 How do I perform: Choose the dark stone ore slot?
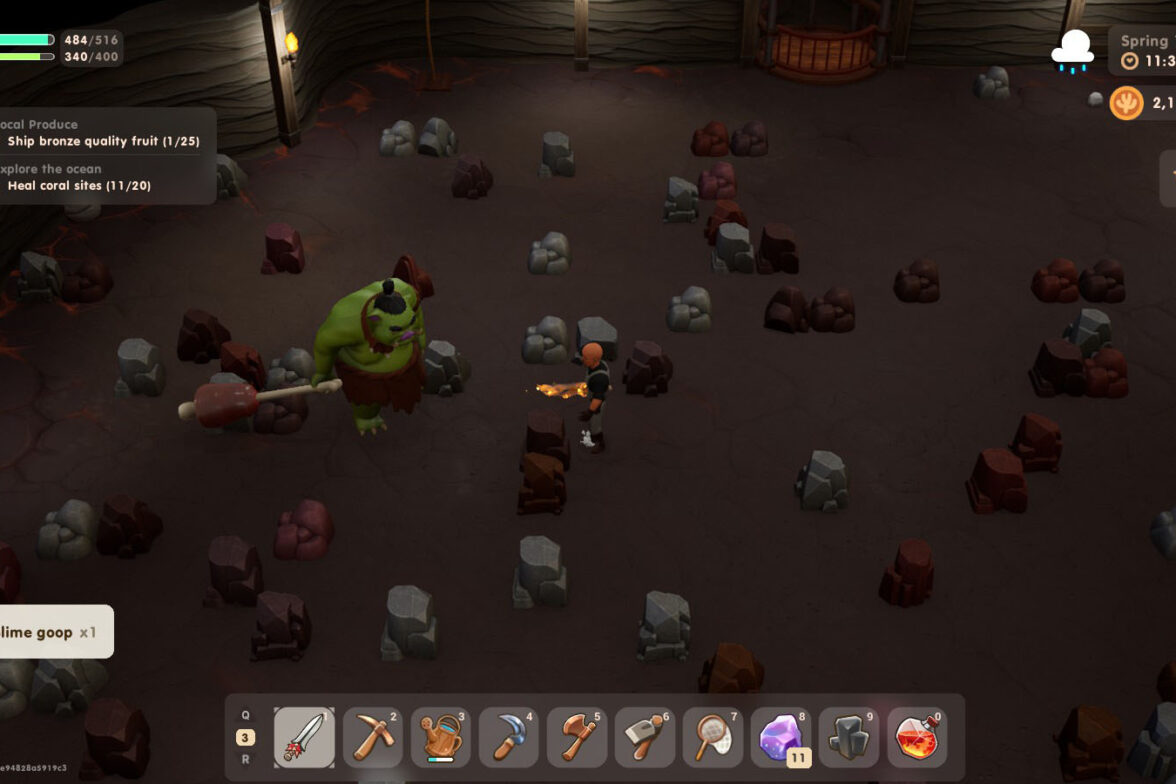(849, 738)
